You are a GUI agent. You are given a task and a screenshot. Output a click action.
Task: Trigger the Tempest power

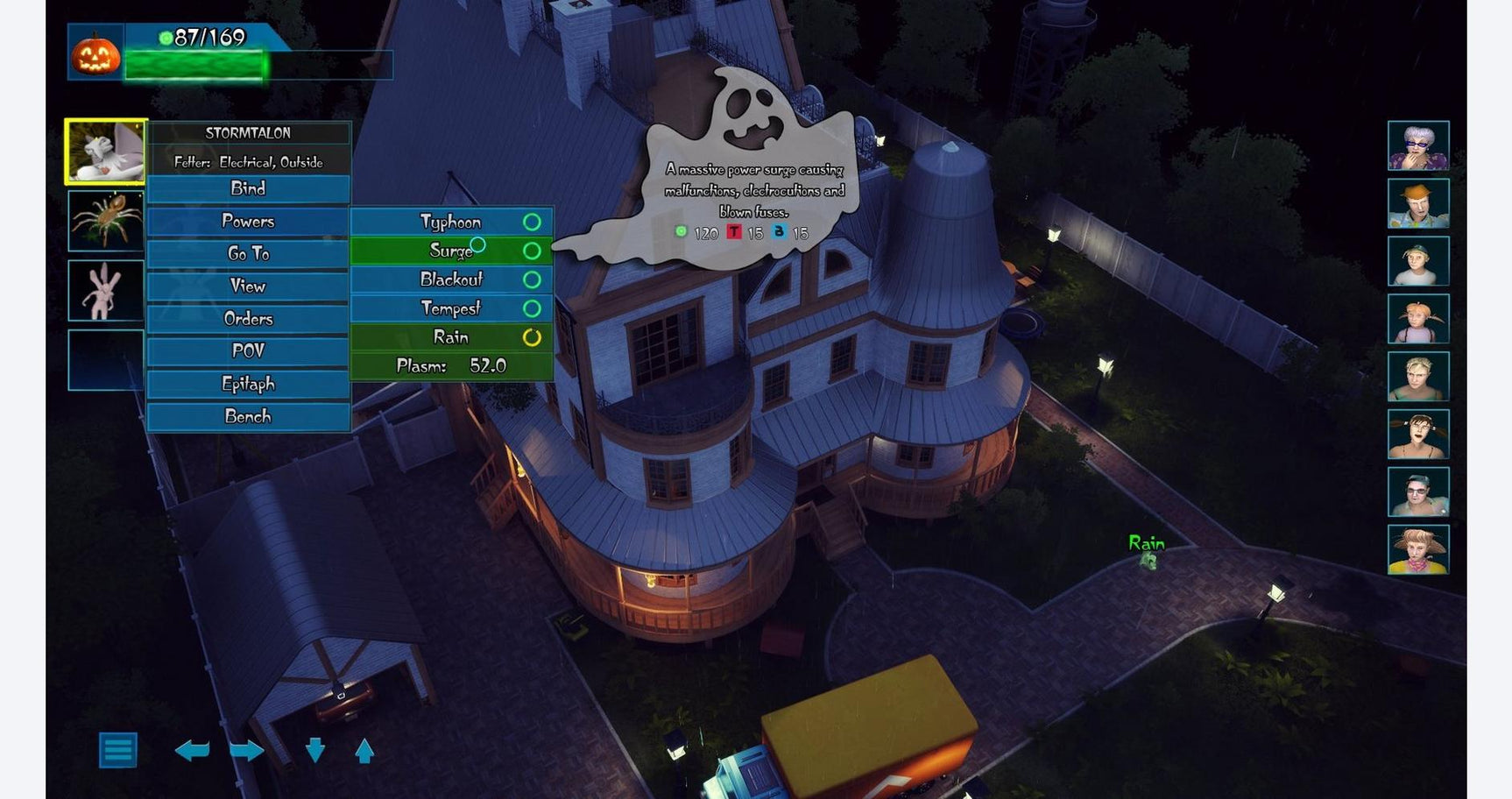pos(451,308)
